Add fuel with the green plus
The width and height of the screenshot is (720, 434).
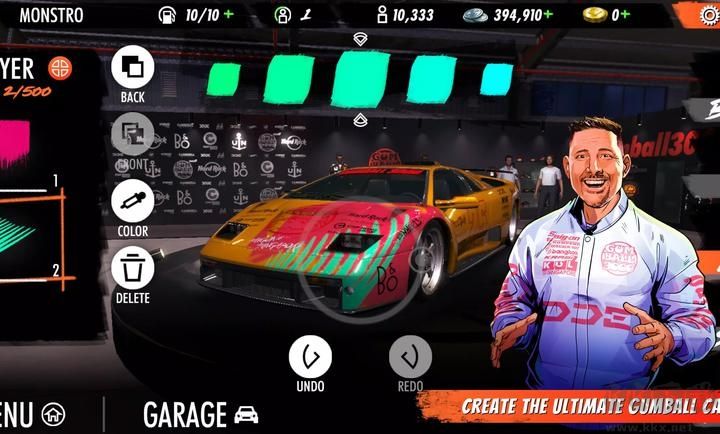click(230, 15)
